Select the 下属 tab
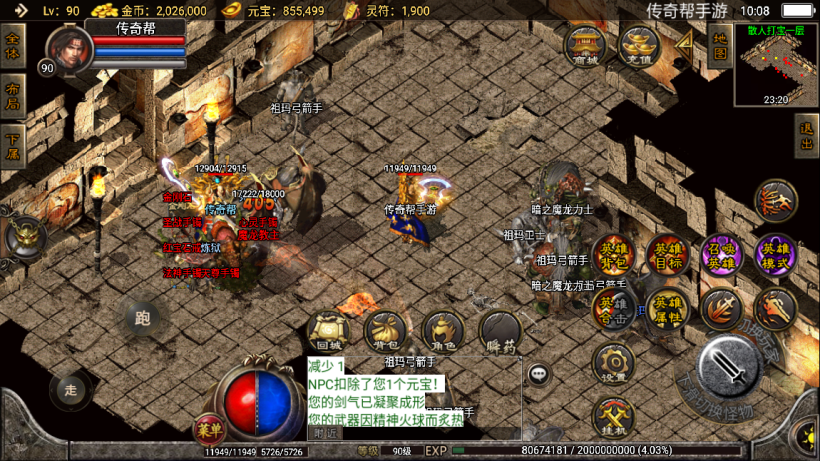 pos(13,146)
